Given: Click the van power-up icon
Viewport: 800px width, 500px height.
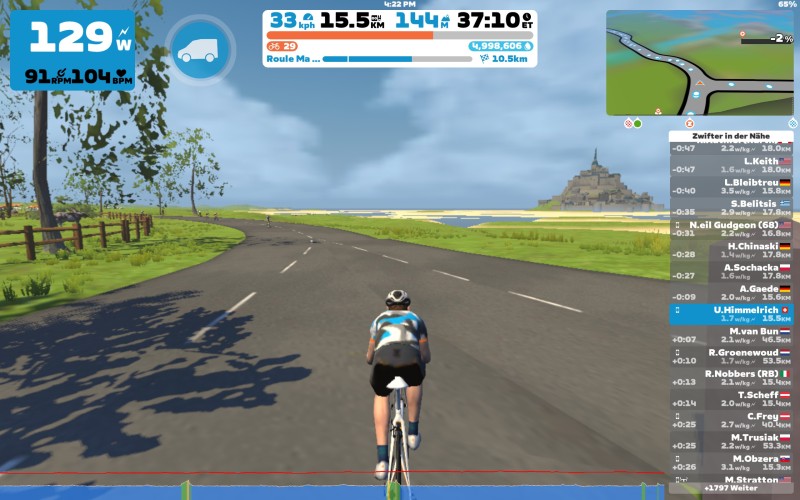Looking at the screenshot, I should pyautogui.click(x=200, y=50).
